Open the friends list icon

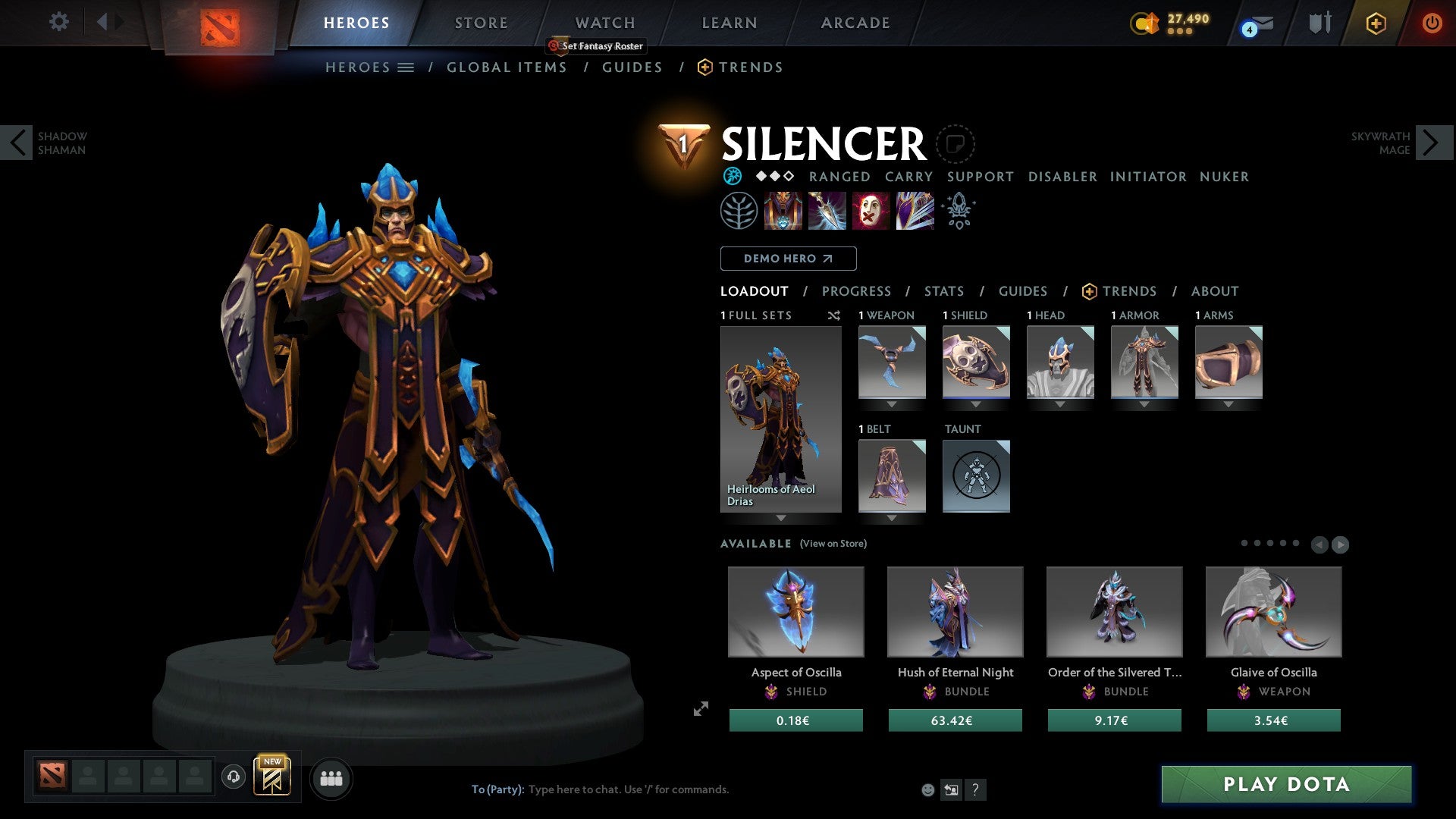pyautogui.click(x=331, y=777)
